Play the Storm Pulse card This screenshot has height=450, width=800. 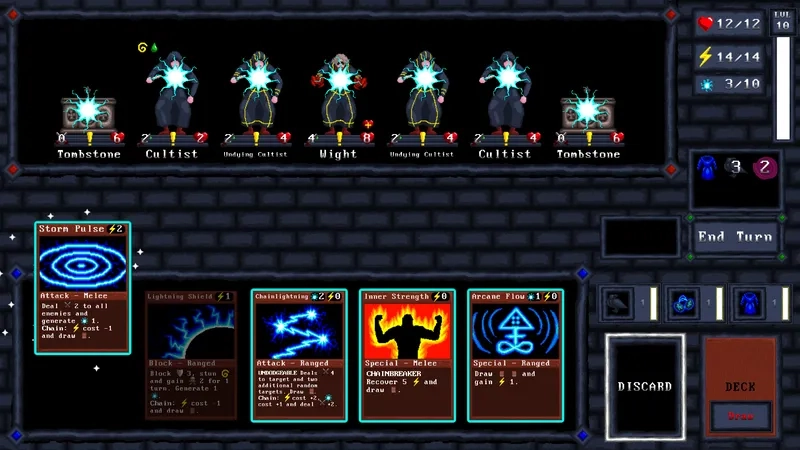(83, 288)
